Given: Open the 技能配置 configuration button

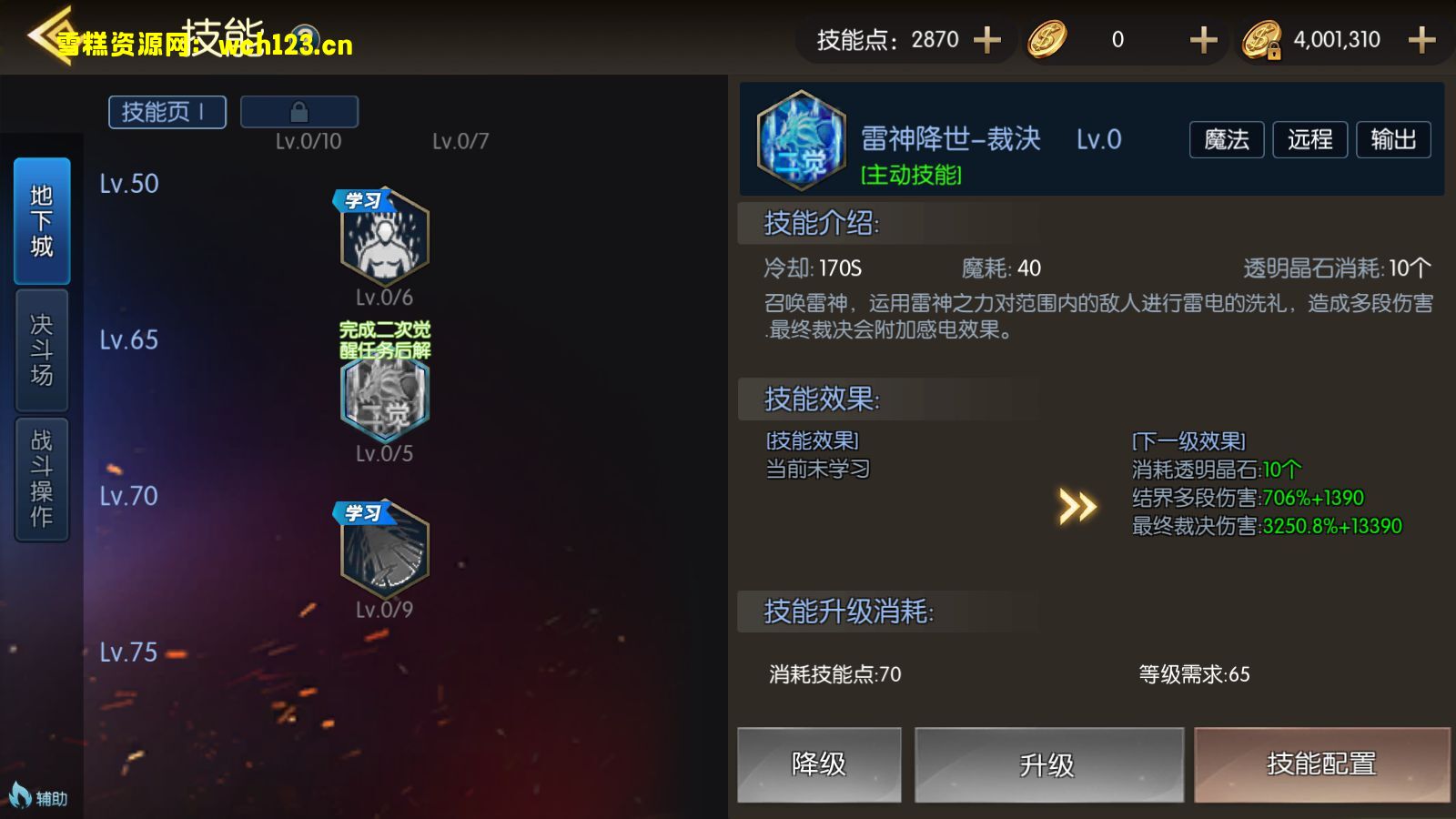Looking at the screenshot, I should click(1320, 765).
